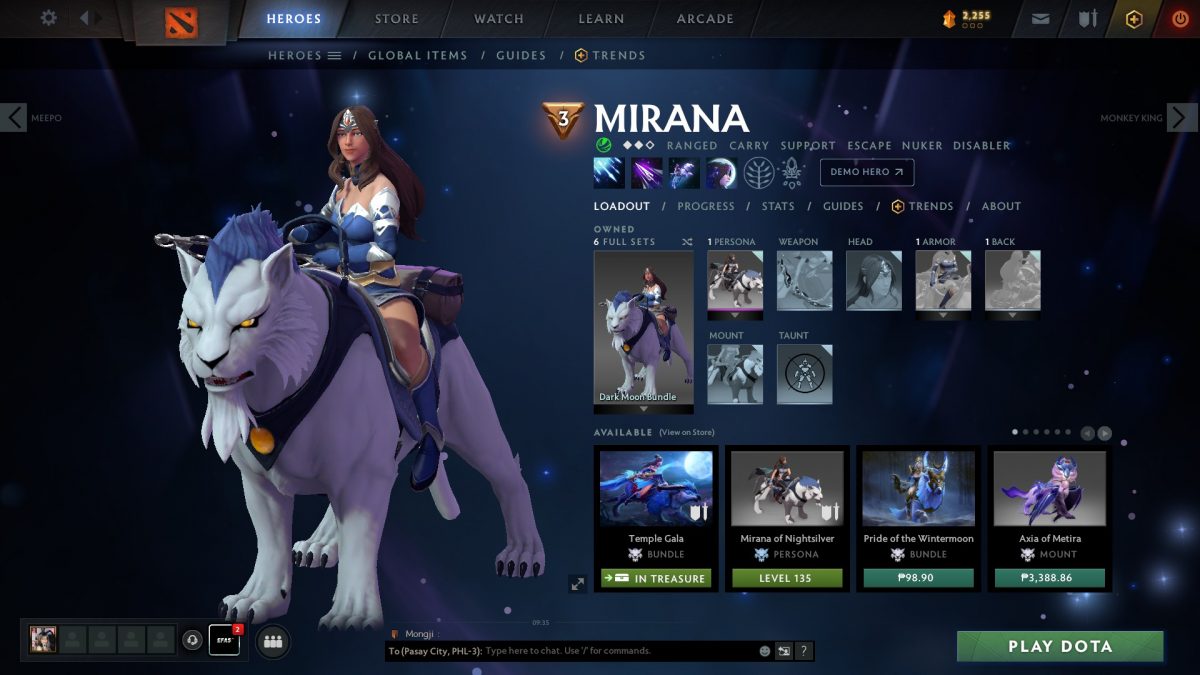The image size is (1200, 675).
Task: Focus the chat input box
Action: pyautogui.click(x=620, y=651)
